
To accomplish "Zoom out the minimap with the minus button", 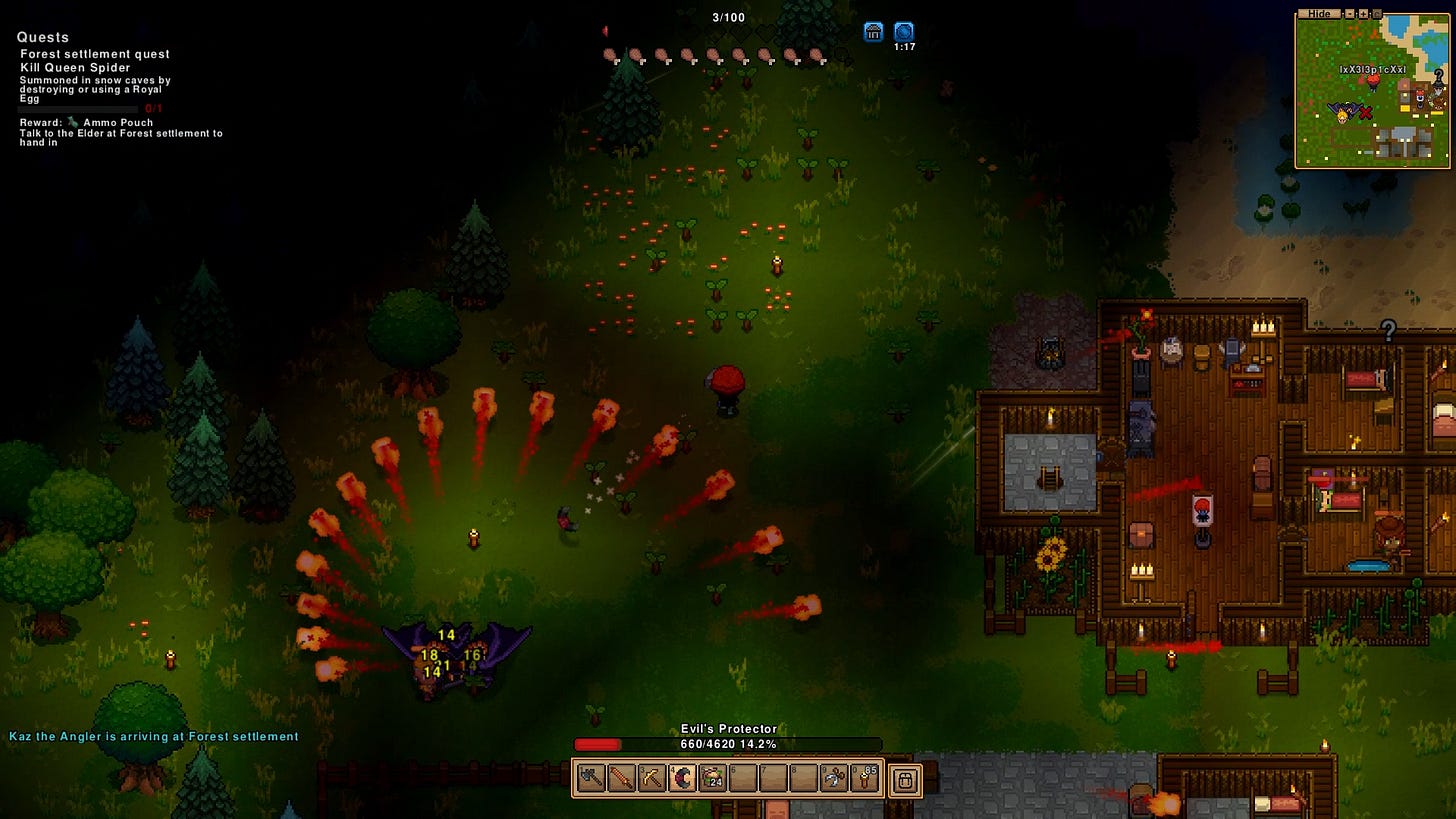I will point(1349,13).
